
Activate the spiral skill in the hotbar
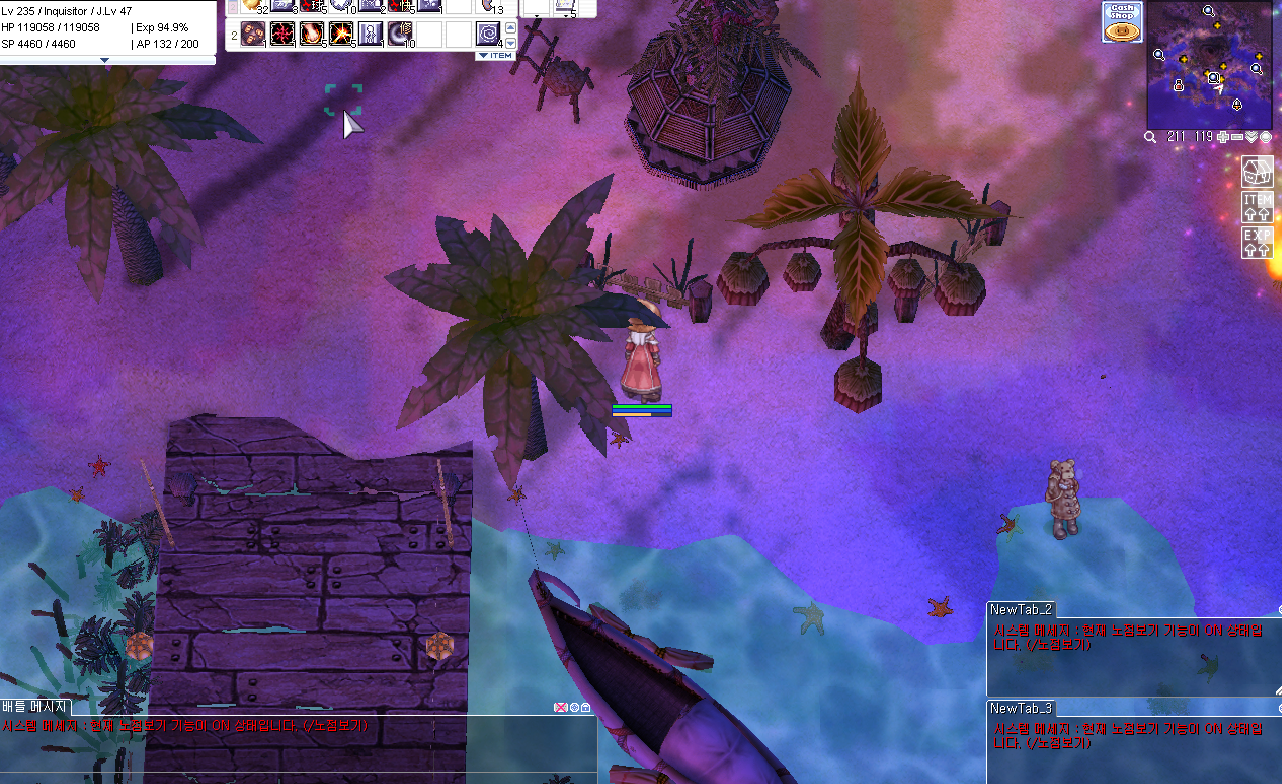click(488, 35)
